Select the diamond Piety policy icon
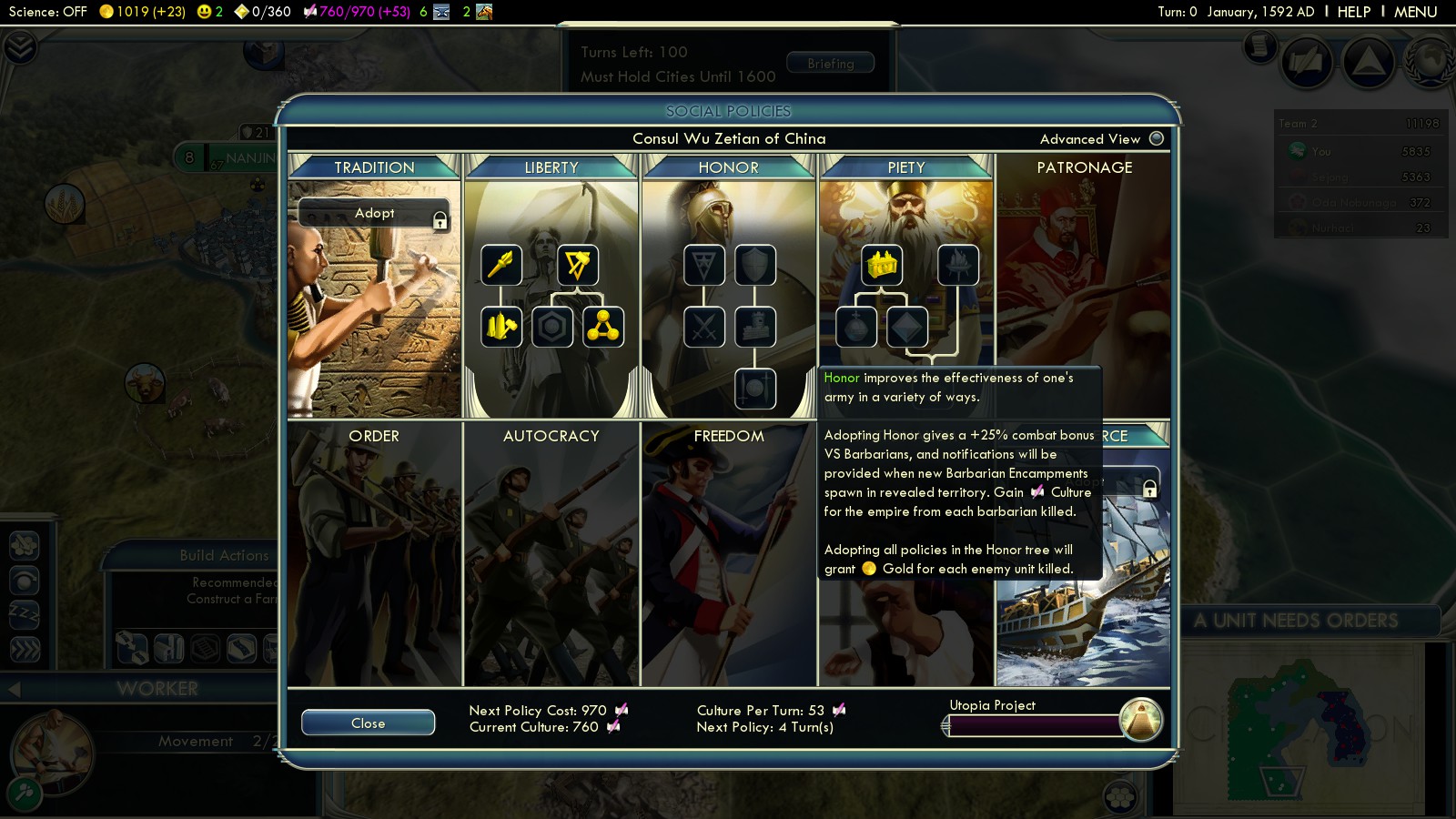This screenshot has height=819, width=1456. pyautogui.click(x=907, y=328)
